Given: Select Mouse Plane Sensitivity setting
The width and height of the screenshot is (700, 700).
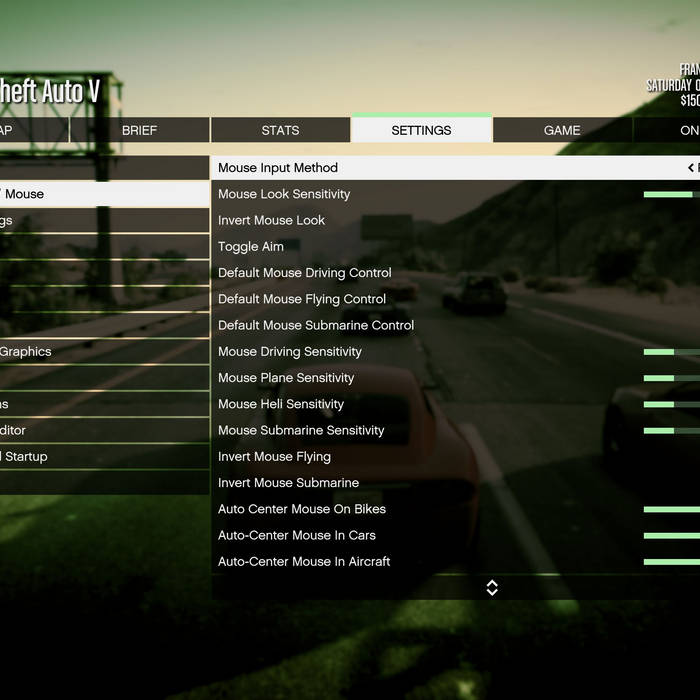Looking at the screenshot, I should point(286,378).
